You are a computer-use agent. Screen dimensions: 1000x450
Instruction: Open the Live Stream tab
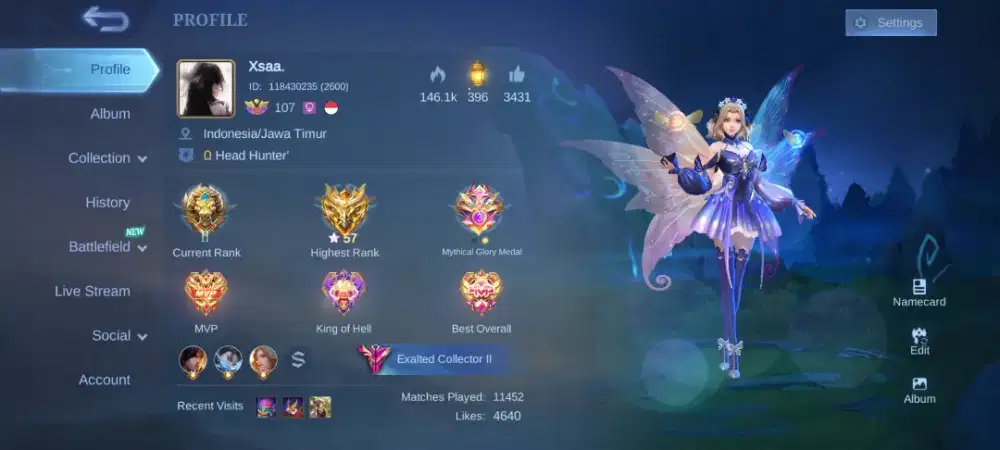[92, 291]
